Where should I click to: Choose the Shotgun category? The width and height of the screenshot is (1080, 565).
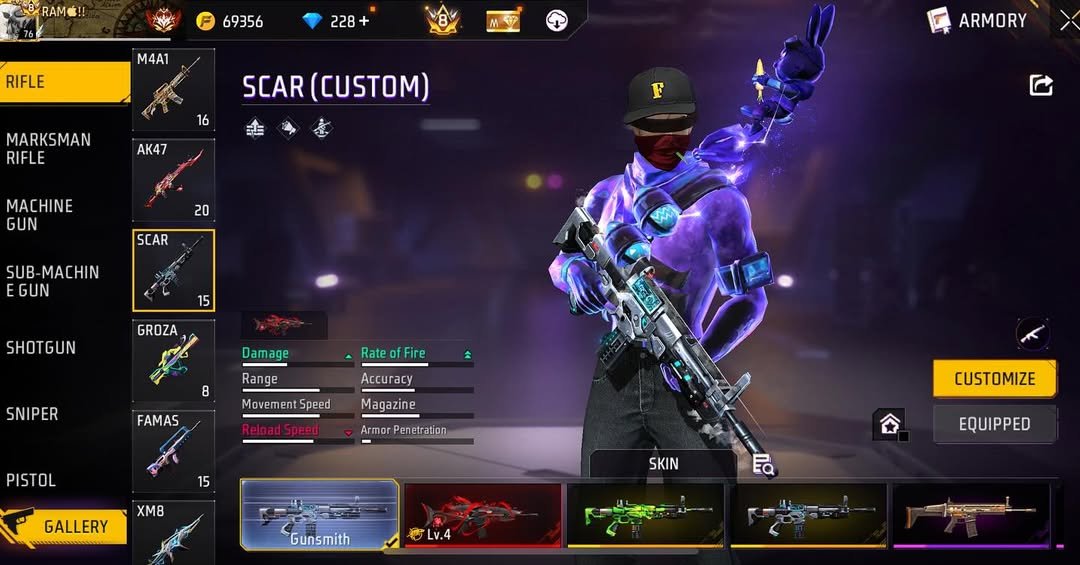click(42, 348)
